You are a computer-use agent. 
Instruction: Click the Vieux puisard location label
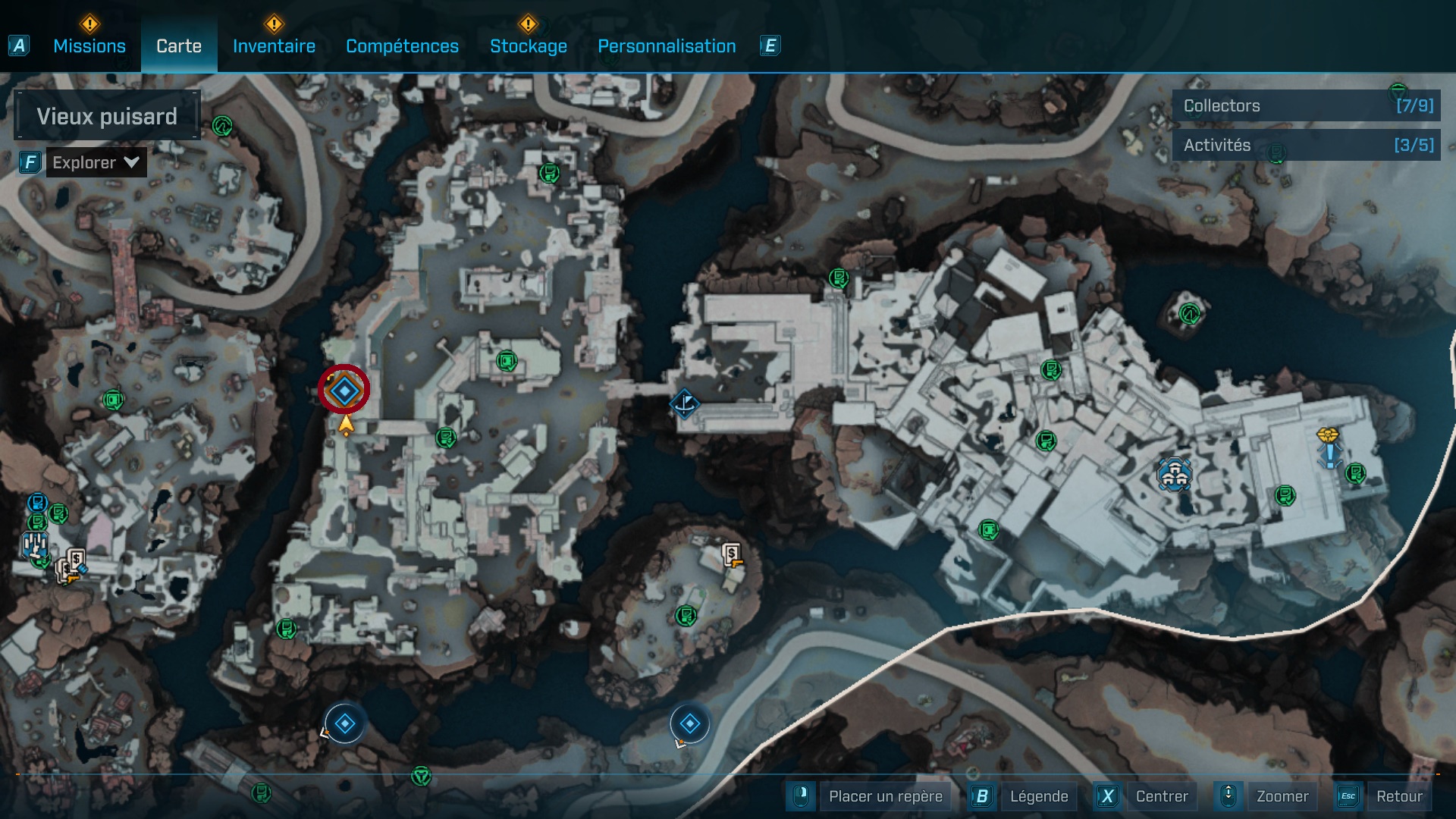[x=105, y=115]
